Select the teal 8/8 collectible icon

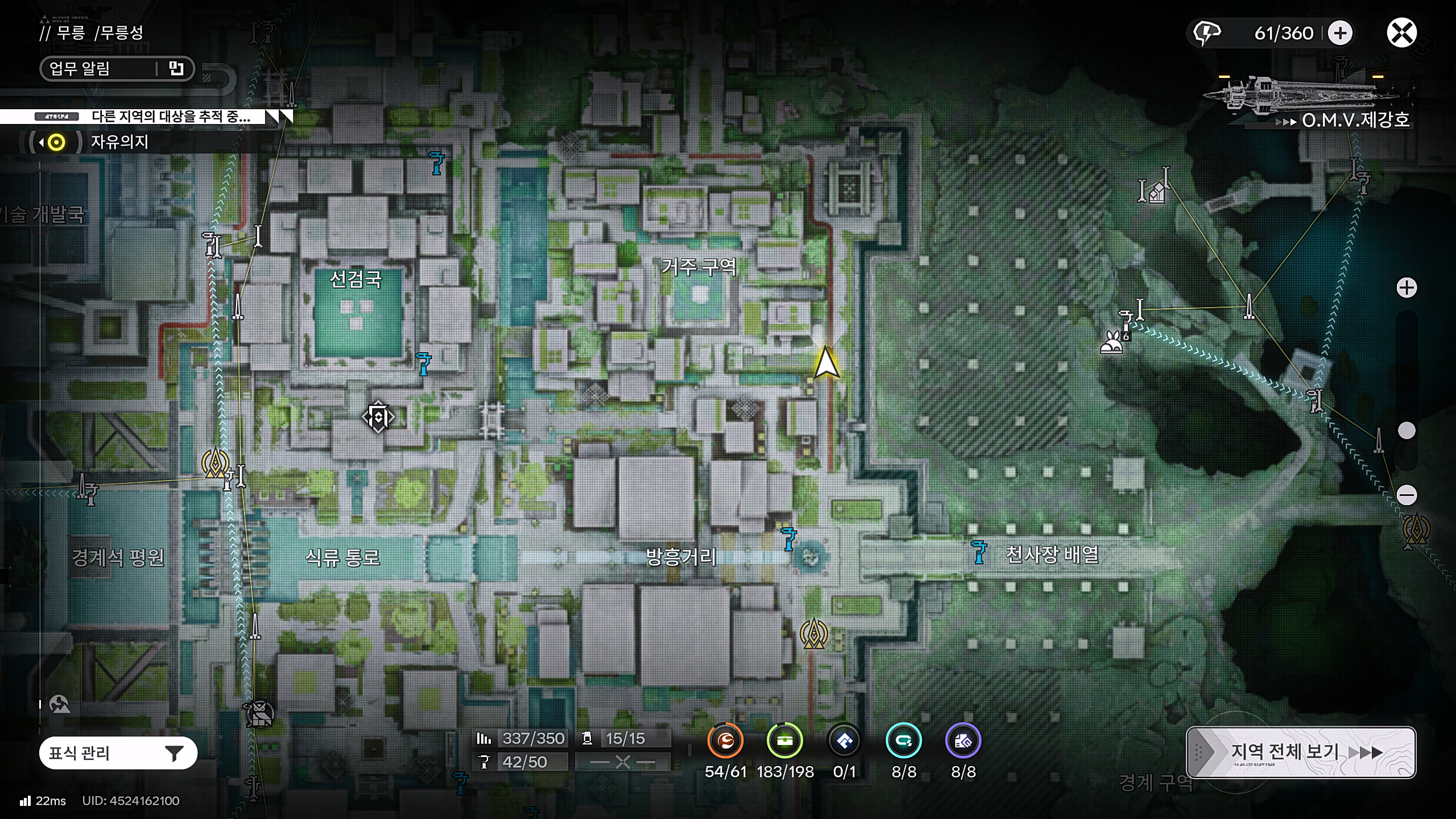pyautogui.click(x=904, y=741)
